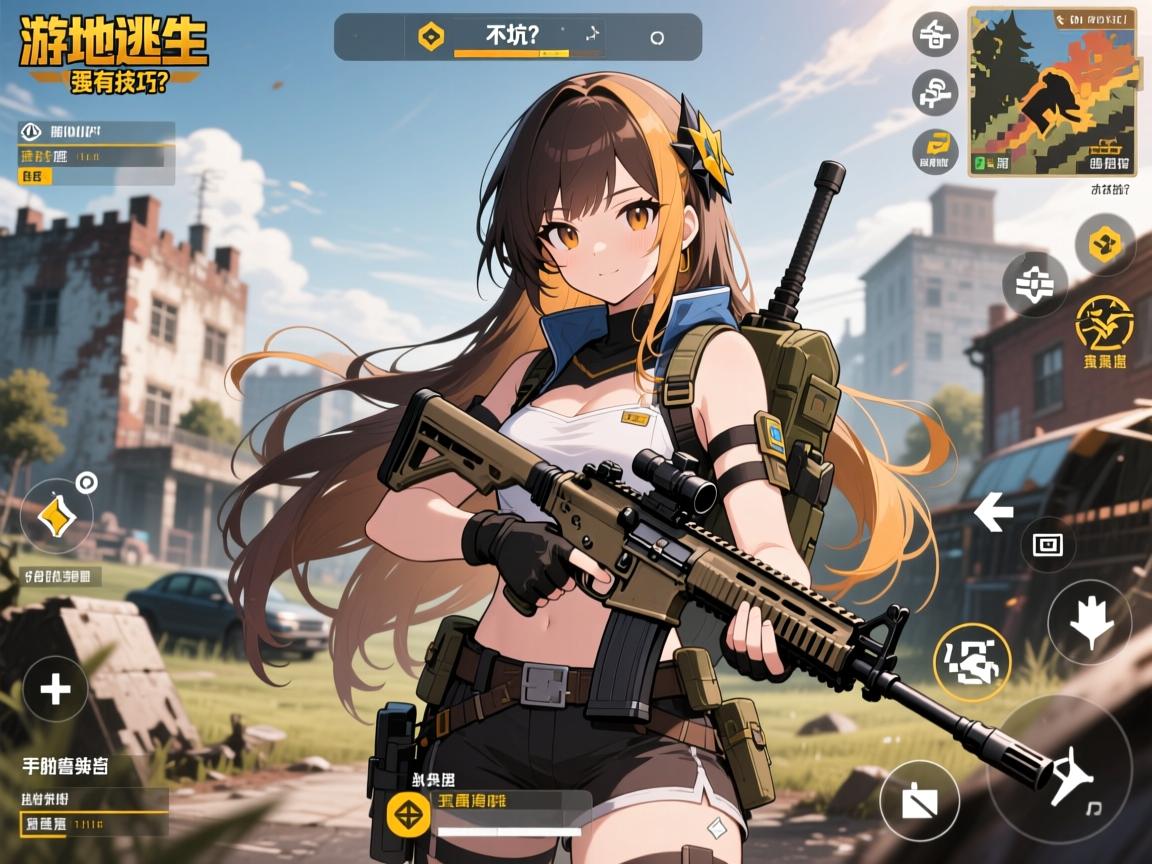1152x864 pixels.
Task: Tap the dark striped round button
Action: tap(1034, 285)
